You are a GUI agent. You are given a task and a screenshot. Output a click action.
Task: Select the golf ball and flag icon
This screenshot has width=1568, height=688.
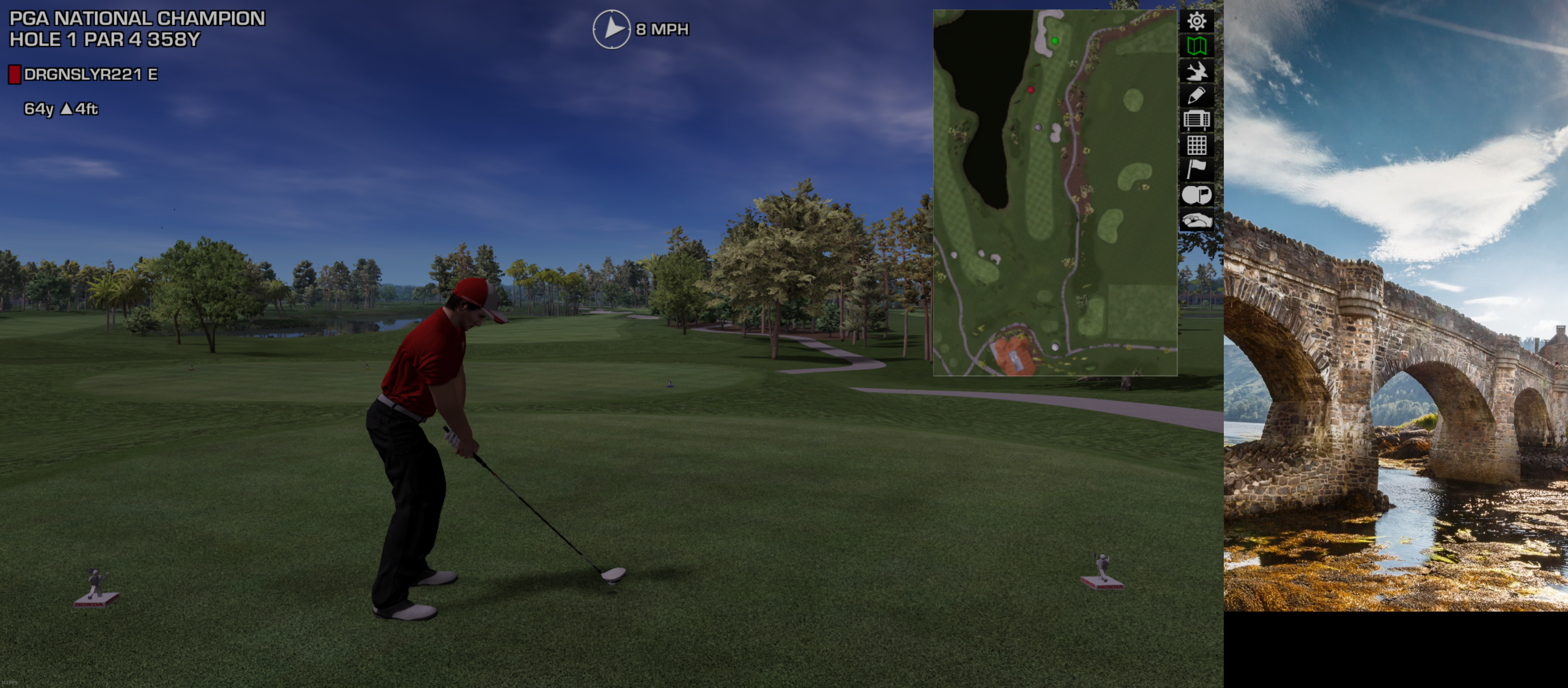point(1196,195)
